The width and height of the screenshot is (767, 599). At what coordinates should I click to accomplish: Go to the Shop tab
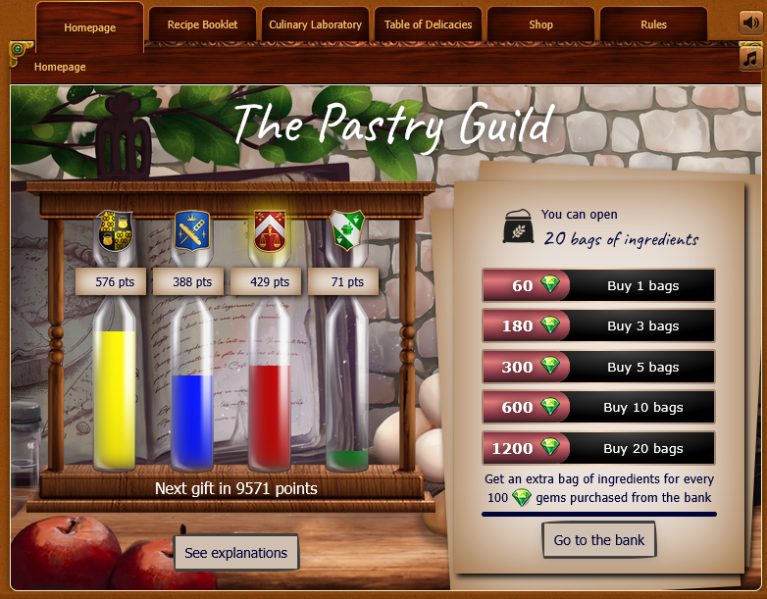[x=541, y=25]
